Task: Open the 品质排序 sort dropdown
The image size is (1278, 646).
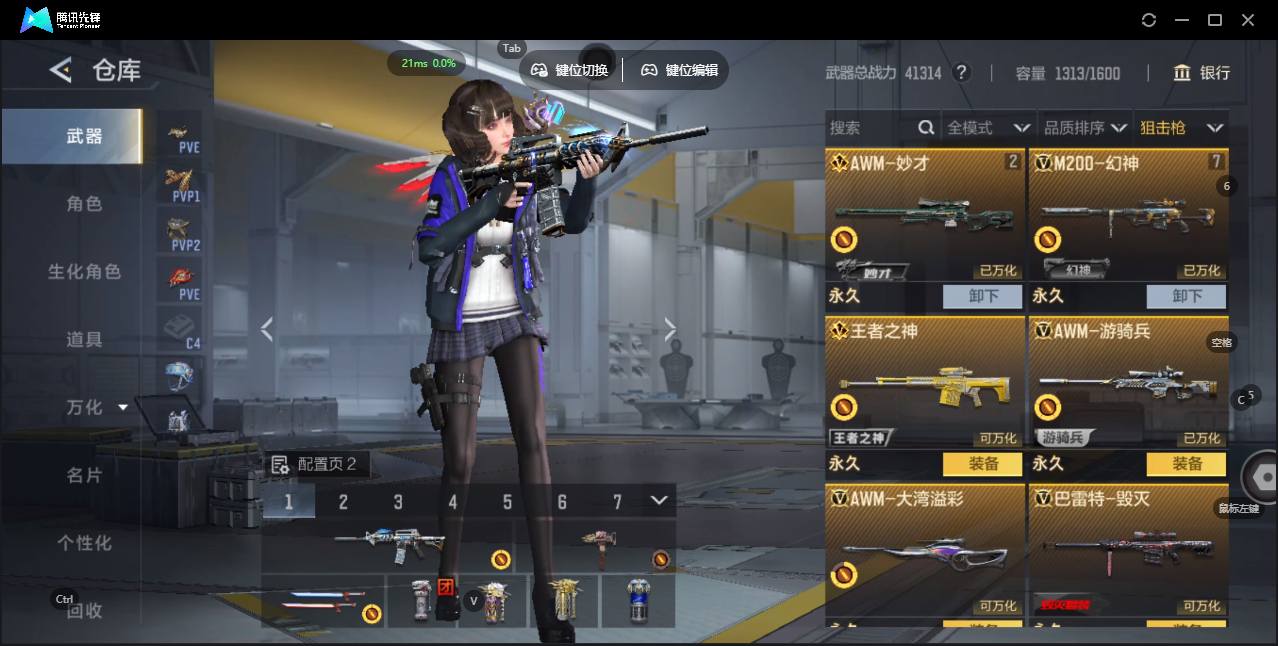Action: (1084, 128)
